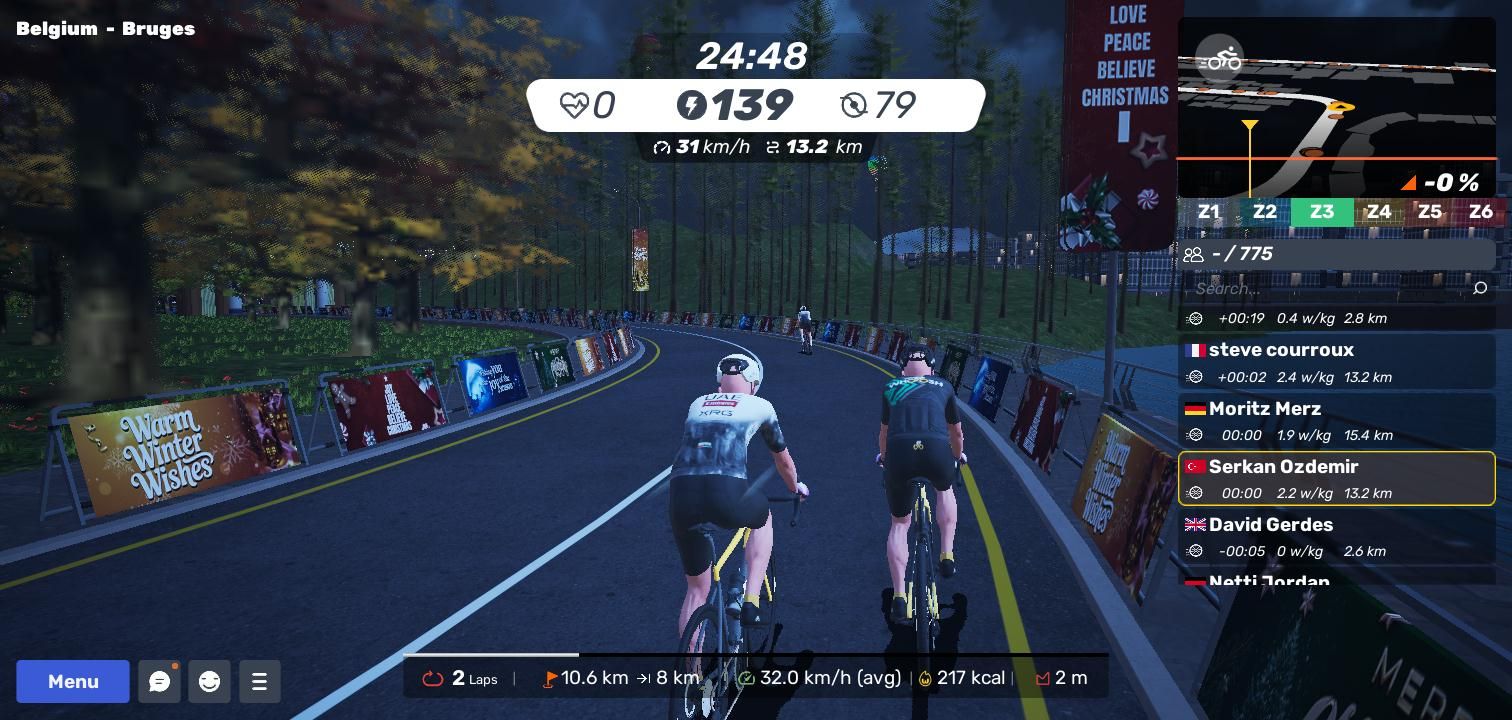This screenshot has width=1512, height=720.
Task: Click the riders count header
Action: click(x=1336, y=254)
